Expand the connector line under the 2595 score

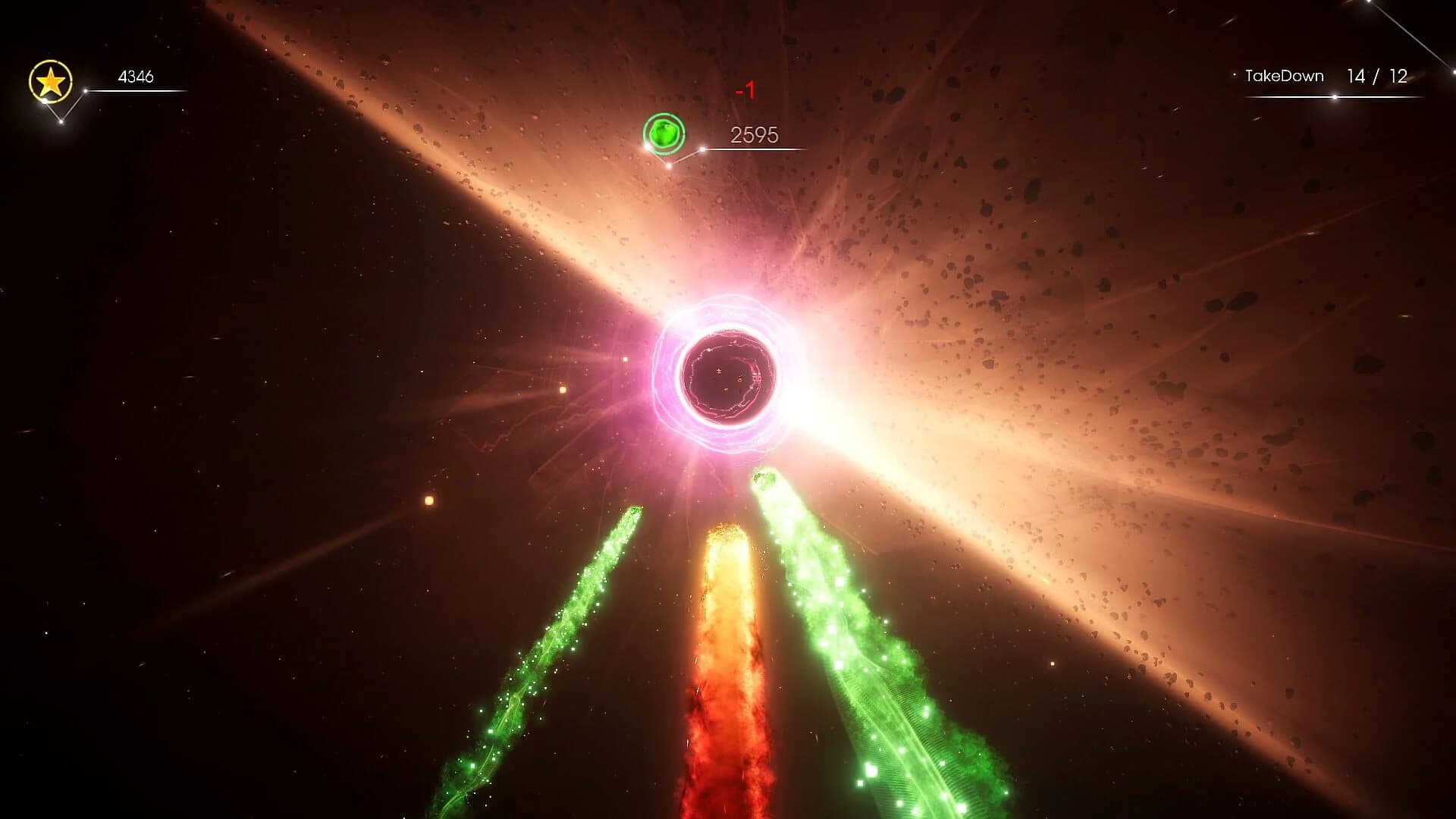coord(758,149)
